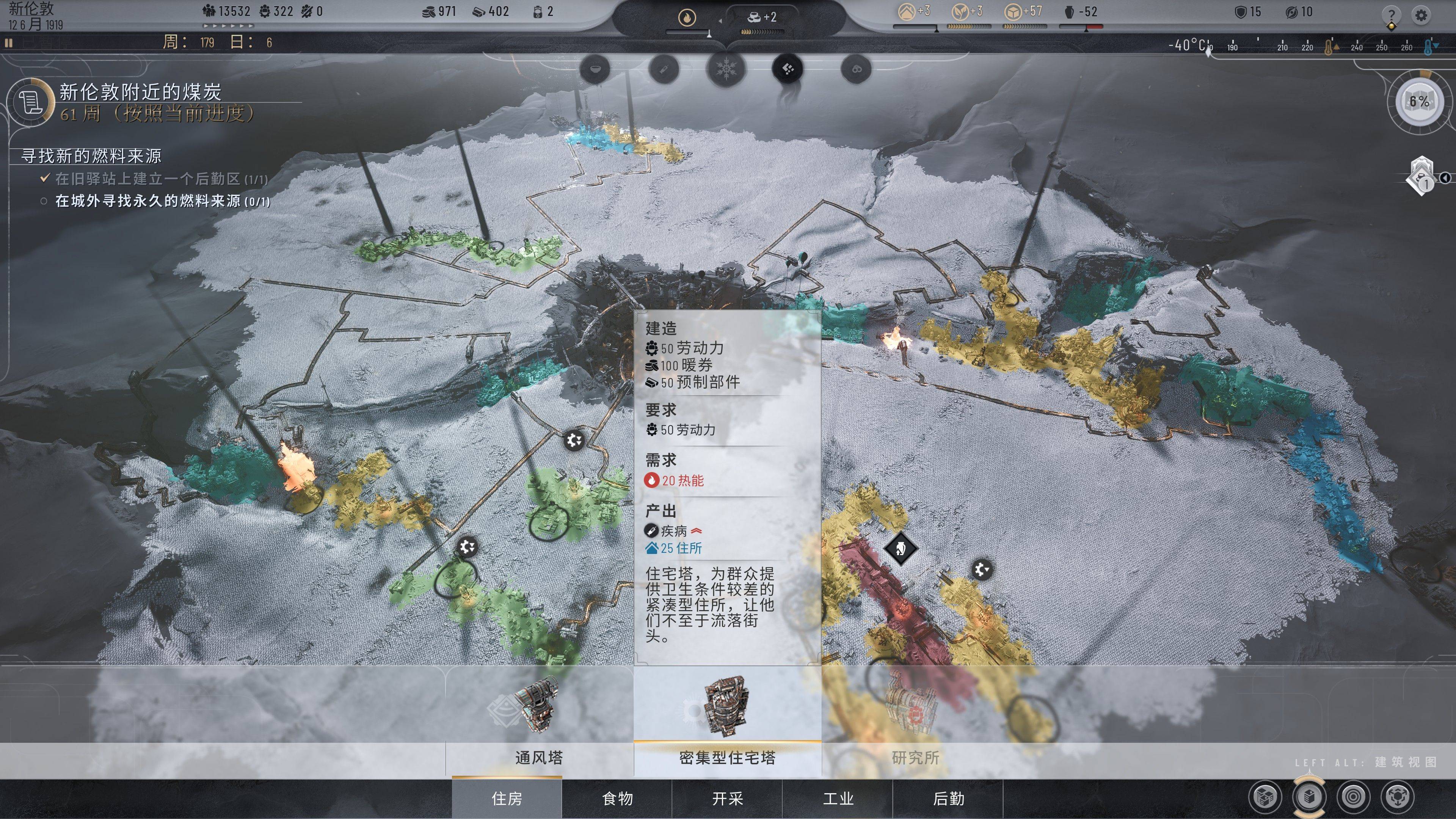Viewport: 1456px width, 819px height.
Task: Select the 开采 extraction tab
Action: [727, 798]
